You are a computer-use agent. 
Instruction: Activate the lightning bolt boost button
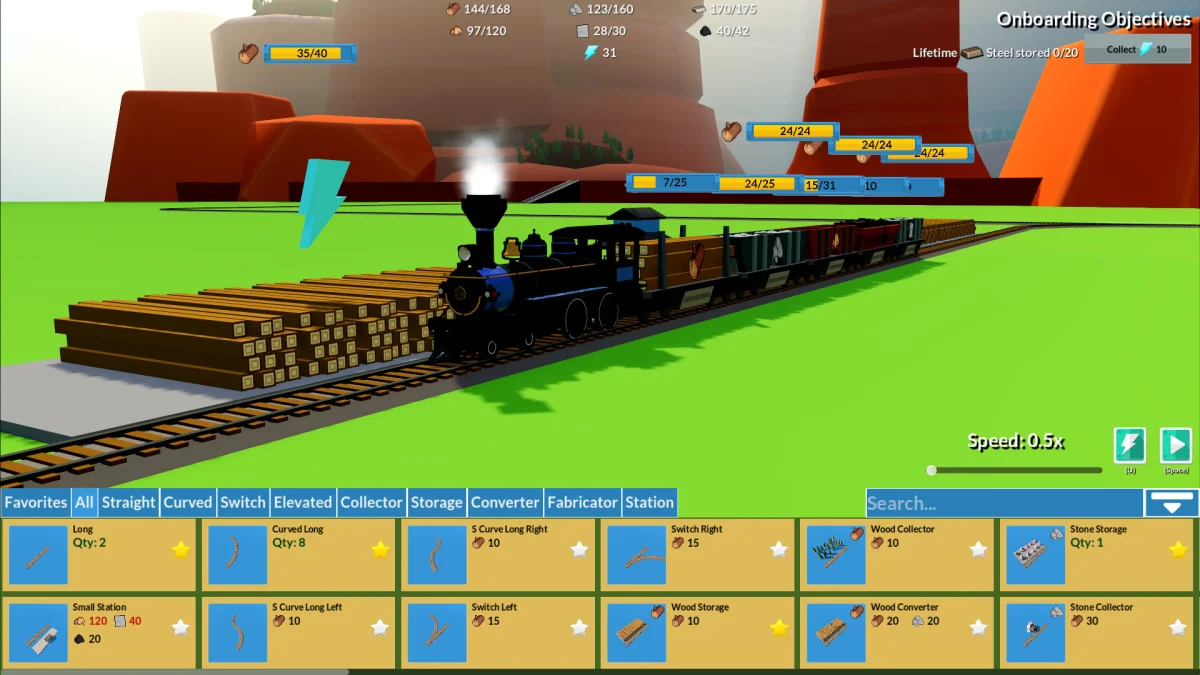[x=1129, y=445]
